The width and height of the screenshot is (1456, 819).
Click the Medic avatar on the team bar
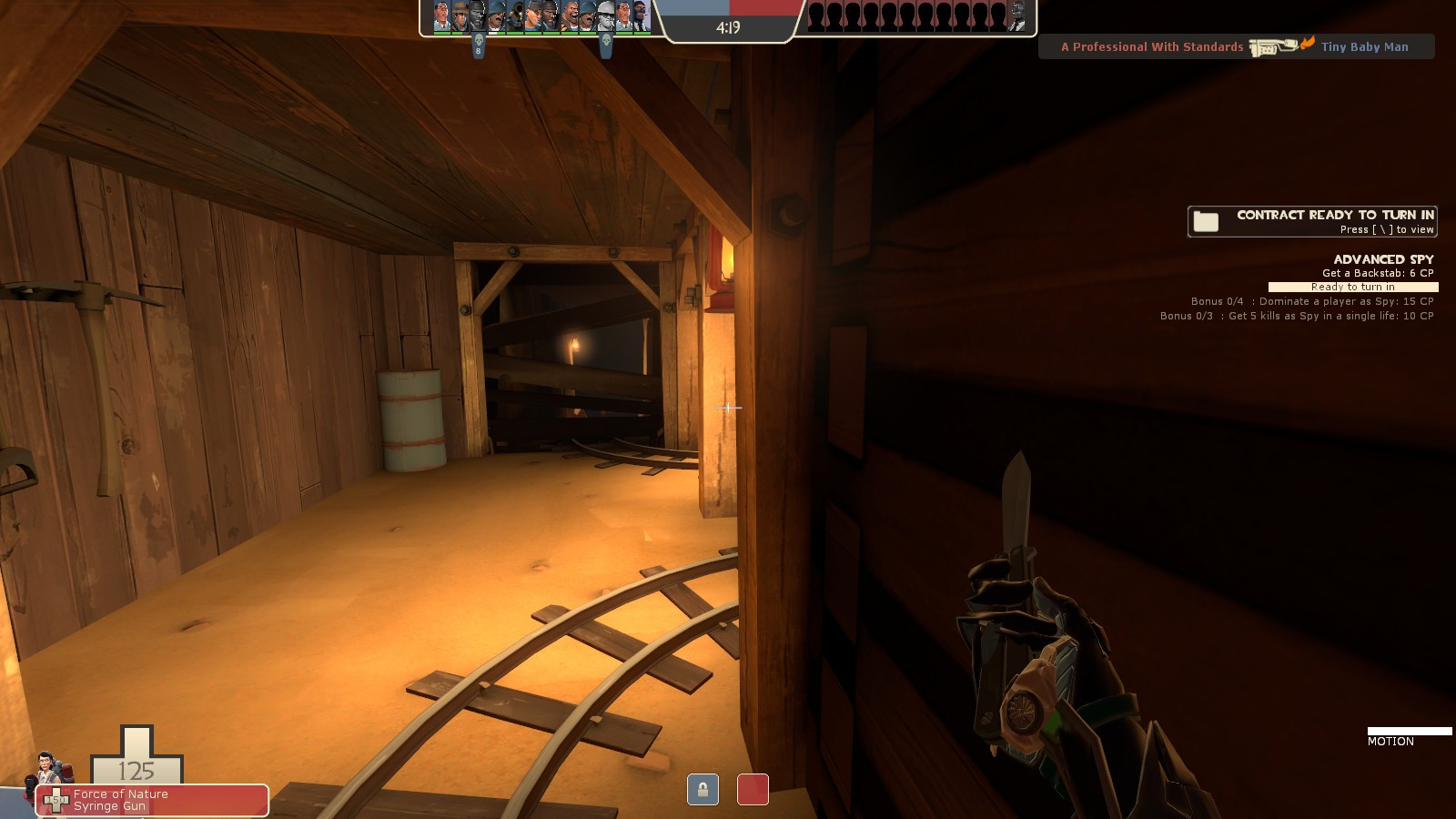[x=442, y=18]
